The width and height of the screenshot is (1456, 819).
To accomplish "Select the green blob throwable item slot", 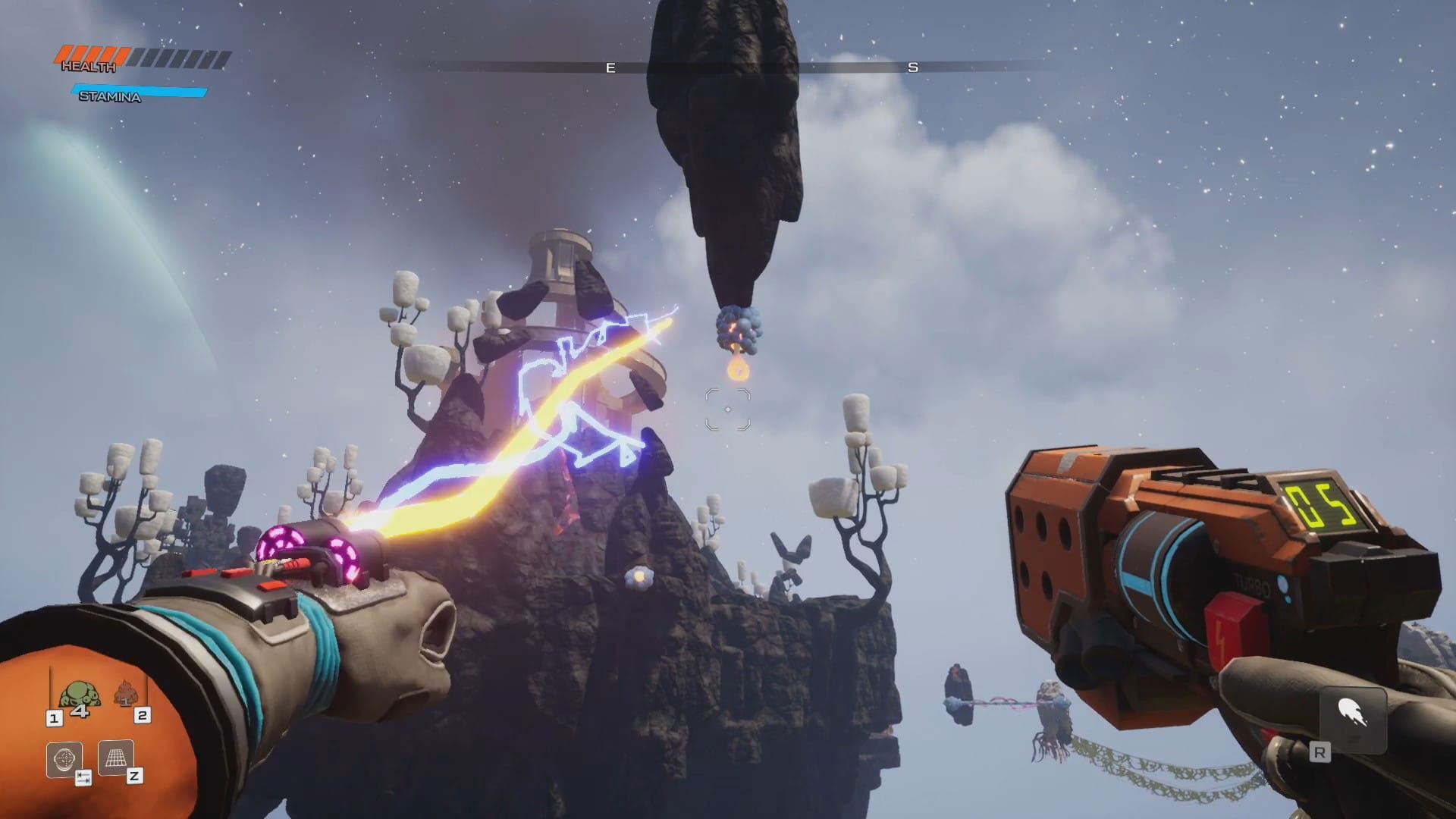I will pos(75,696).
